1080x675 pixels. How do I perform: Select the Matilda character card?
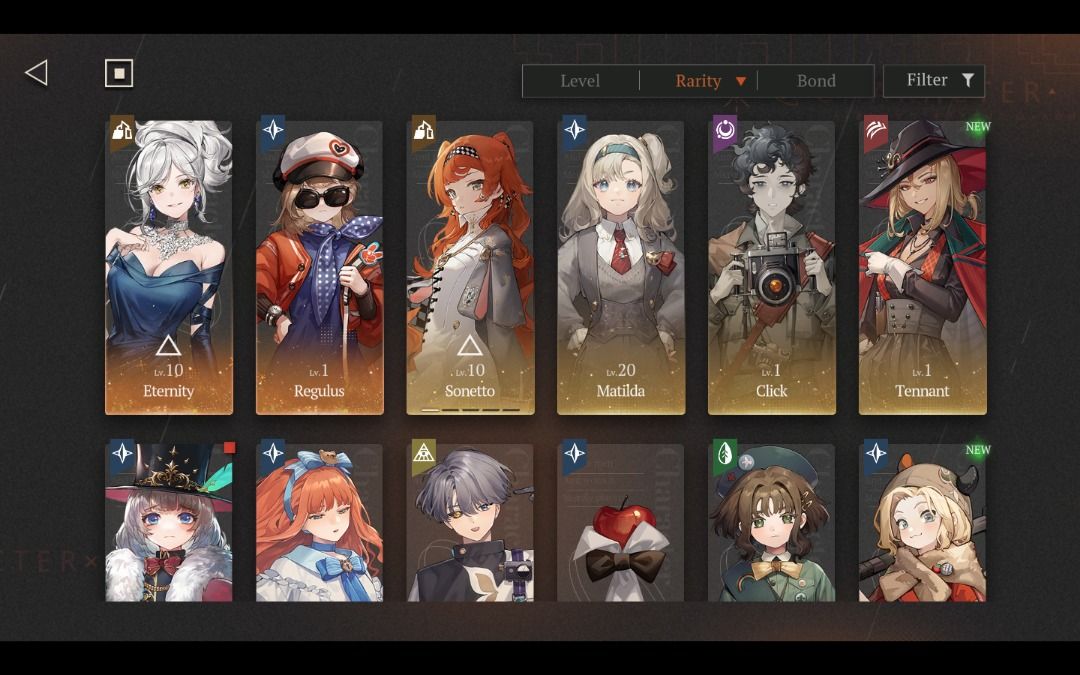pyautogui.click(x=621, y=267)
